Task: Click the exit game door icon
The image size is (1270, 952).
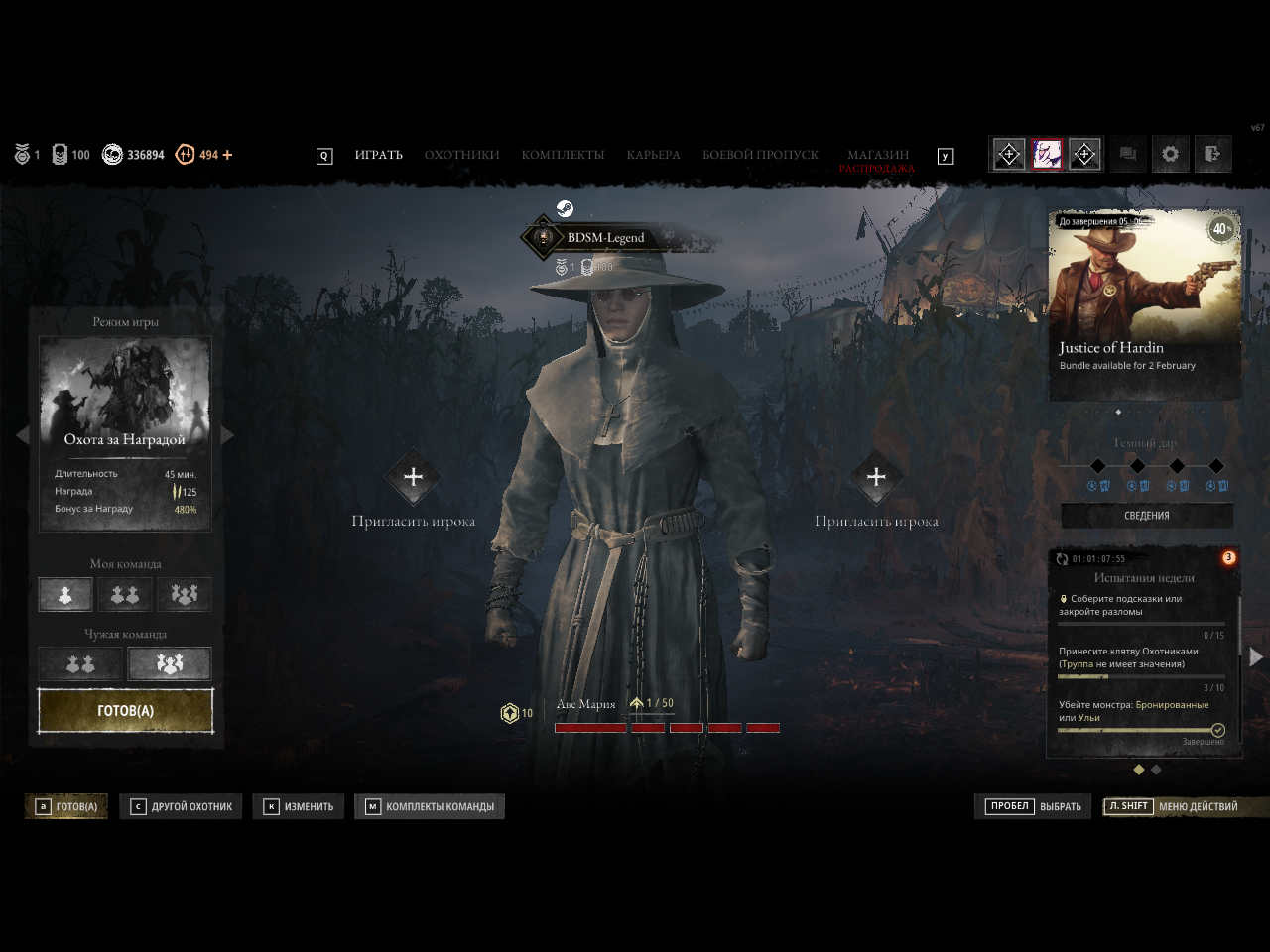Action: 1211,154
